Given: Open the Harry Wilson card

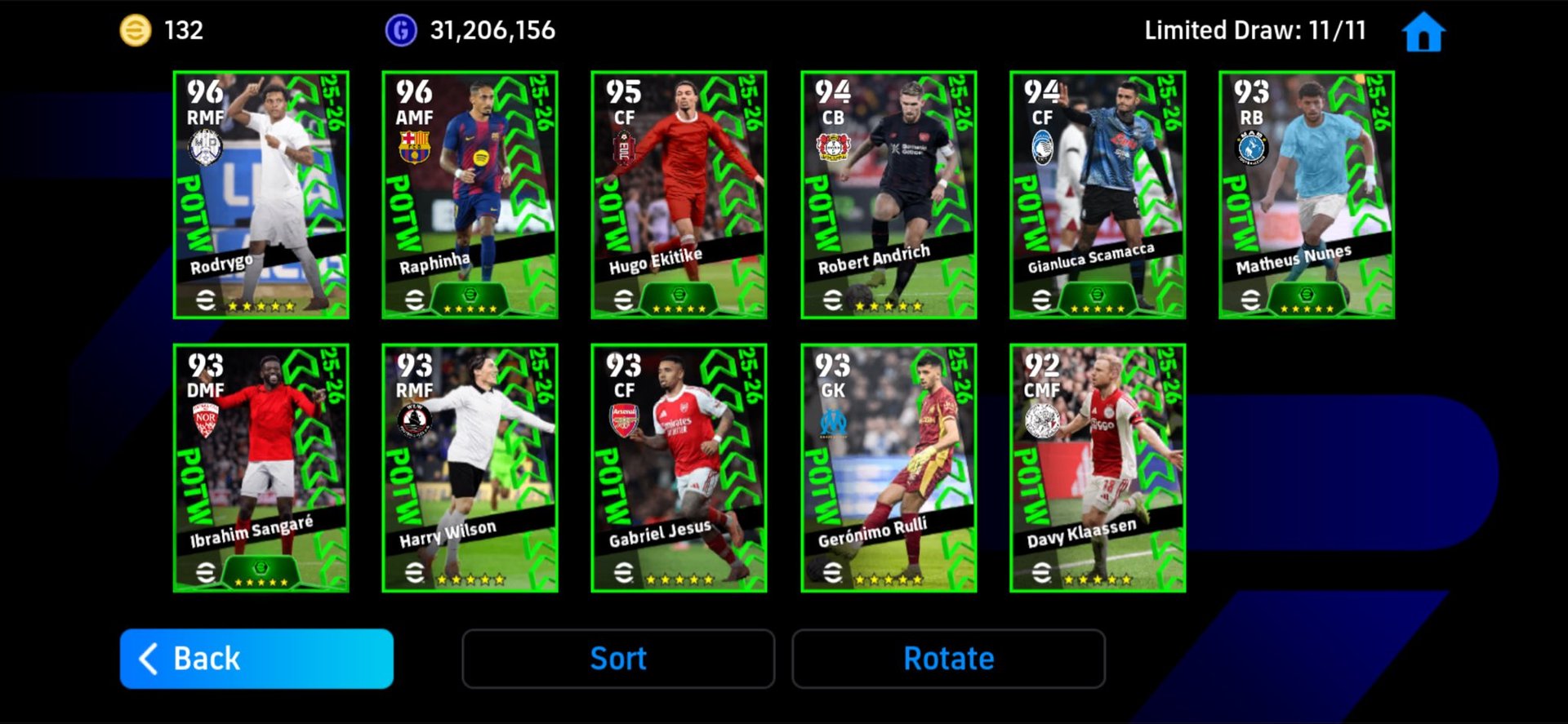Looking at the screenshot, I should tap(470, 468).
